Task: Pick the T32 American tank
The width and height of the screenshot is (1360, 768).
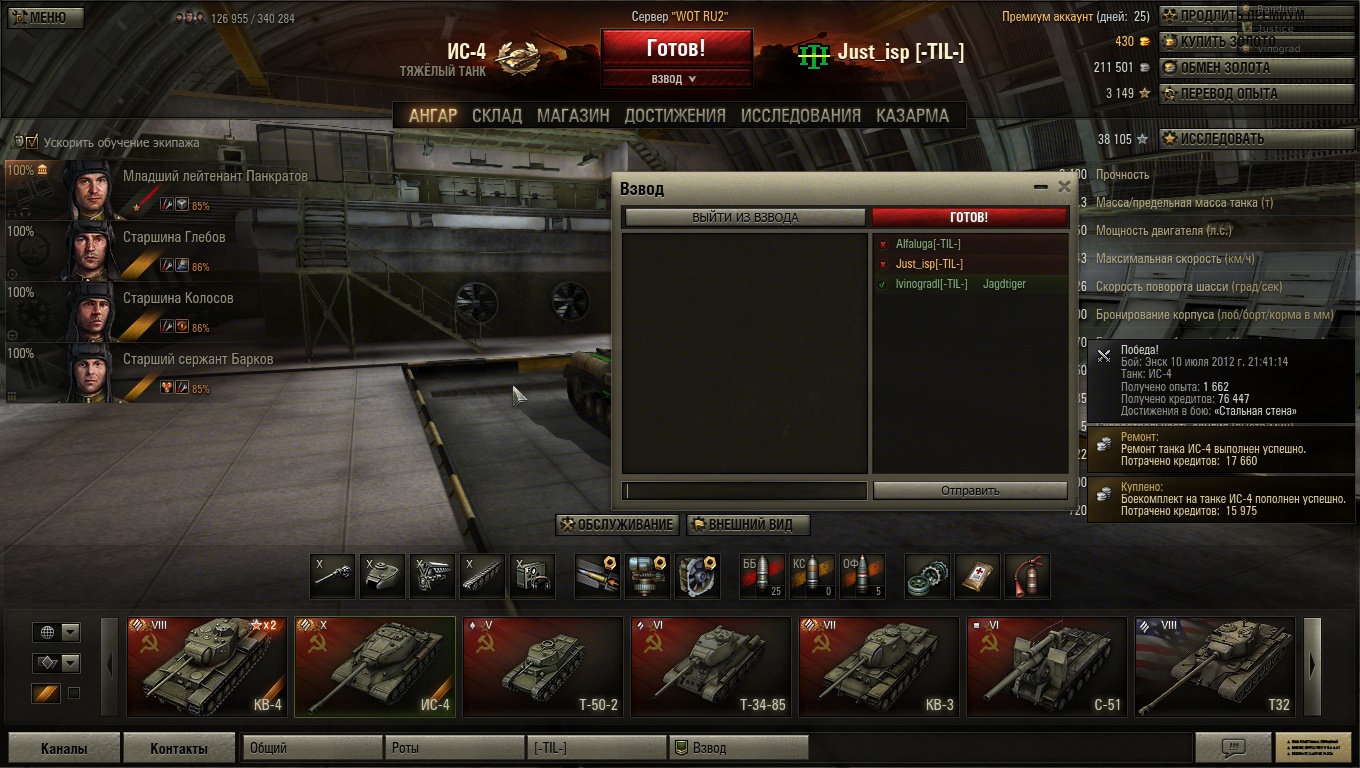Action: click(x=1214, y=666)
